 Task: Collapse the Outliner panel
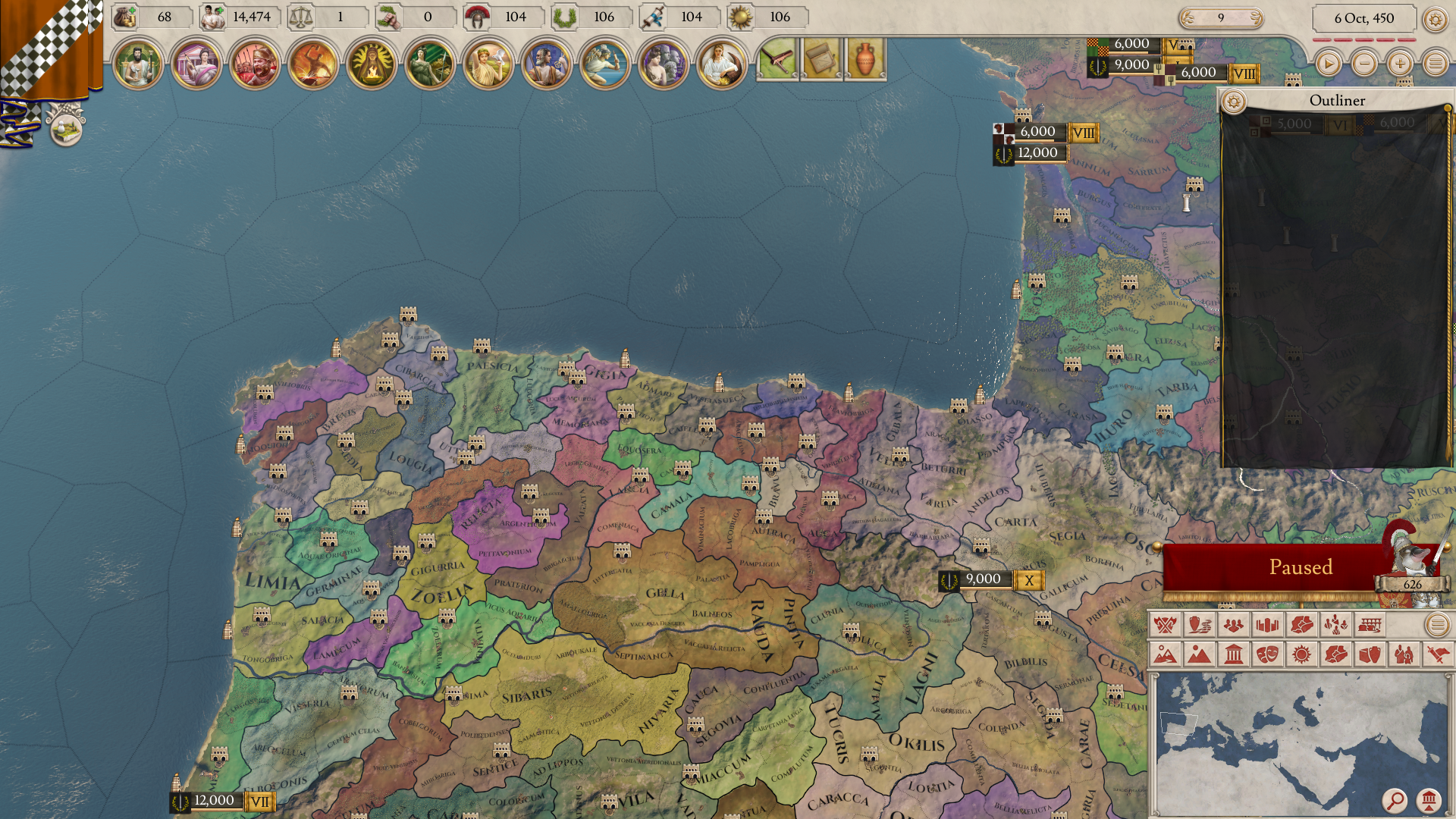pyautogui.click(x=1336, y=100)
